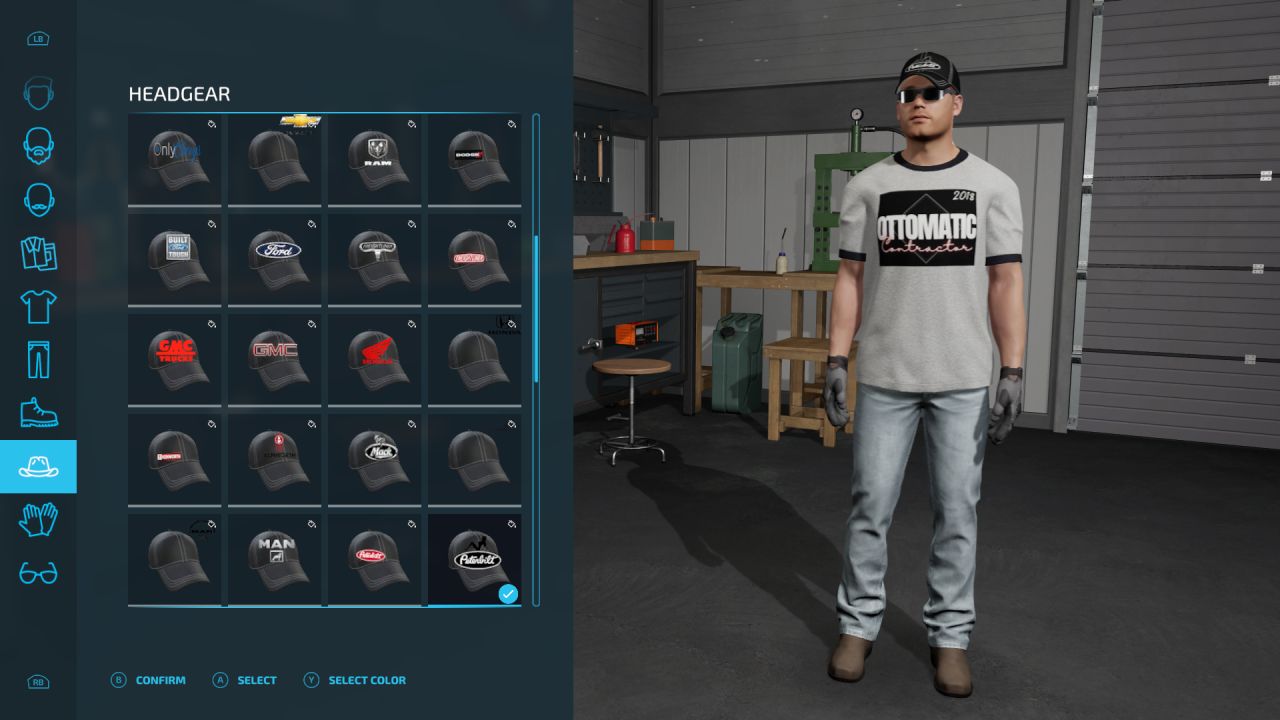
Task: Open the pants category tab
Action: pyautogui.click(x=38, y=359)
